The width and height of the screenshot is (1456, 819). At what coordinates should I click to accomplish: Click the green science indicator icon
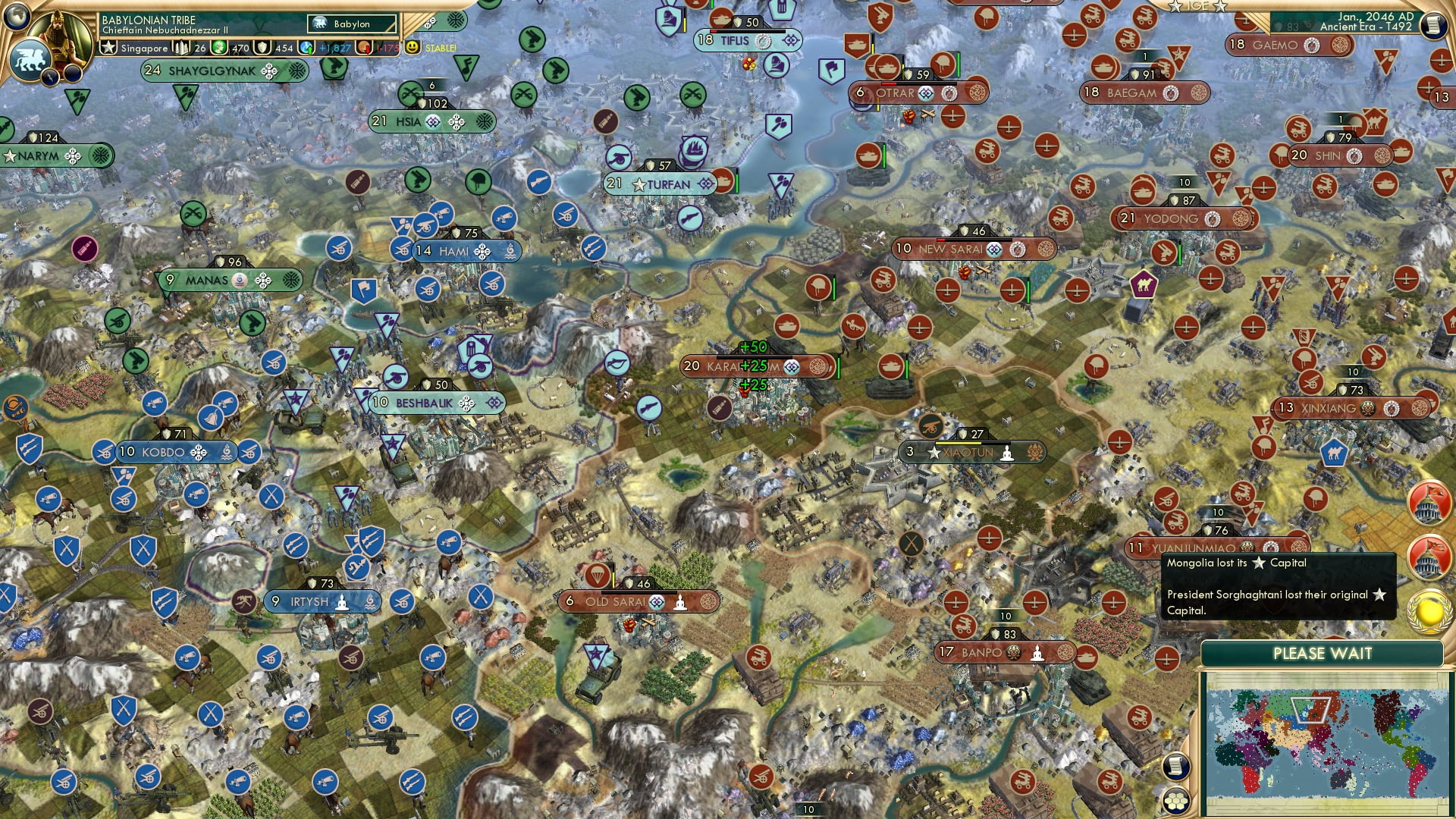[219, 47]
